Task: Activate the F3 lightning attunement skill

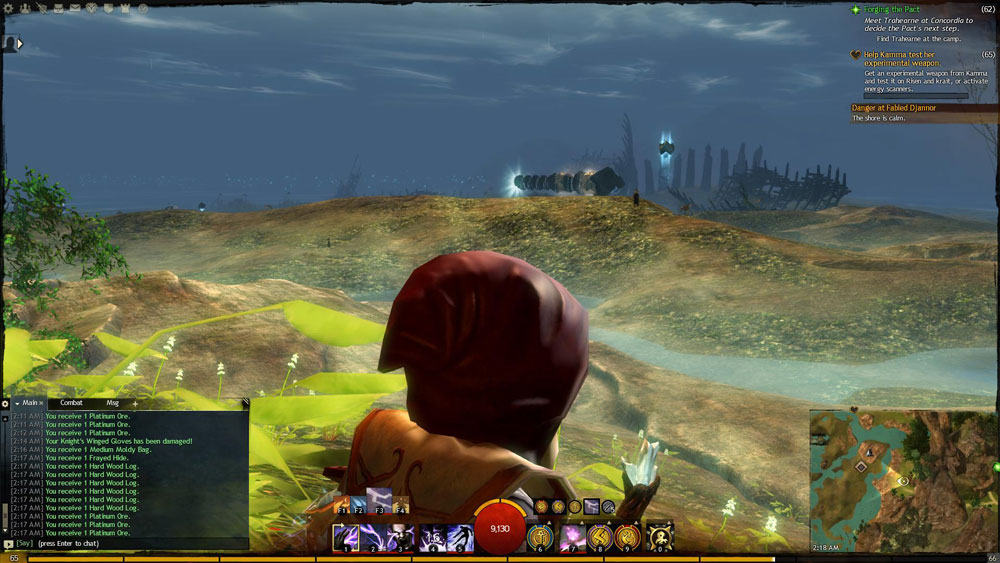Action: 380,499
